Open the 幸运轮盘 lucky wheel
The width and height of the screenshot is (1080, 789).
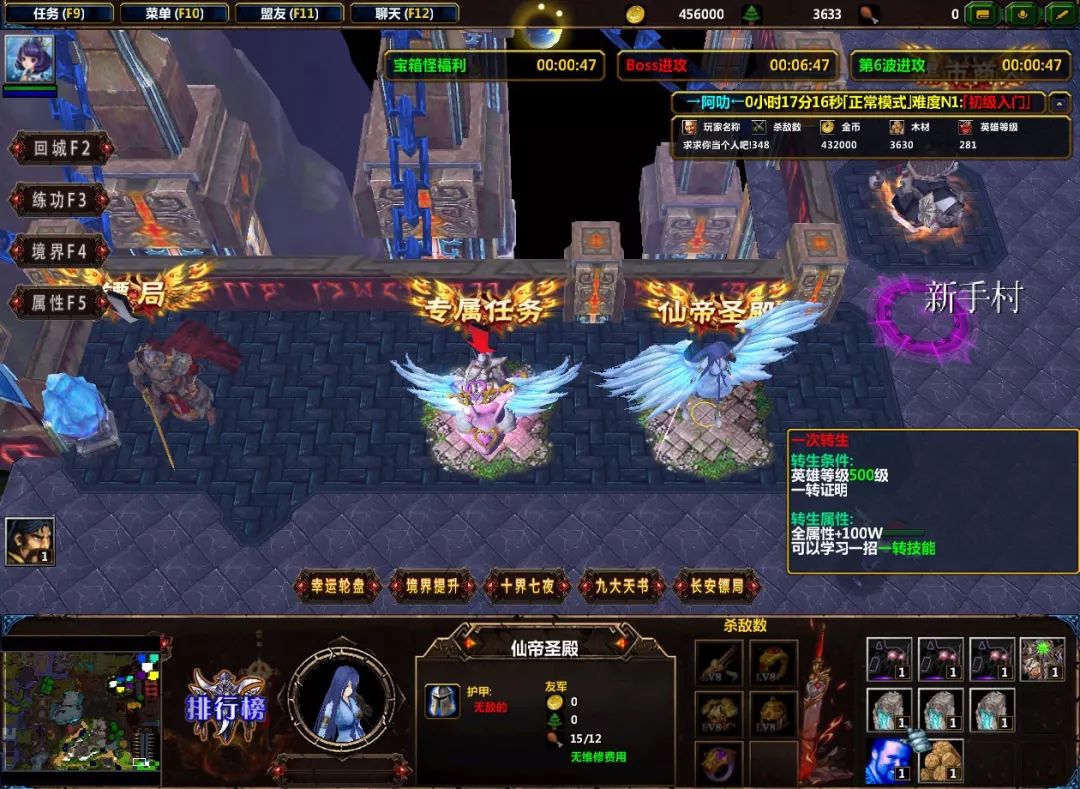click(x=338, y=587)
